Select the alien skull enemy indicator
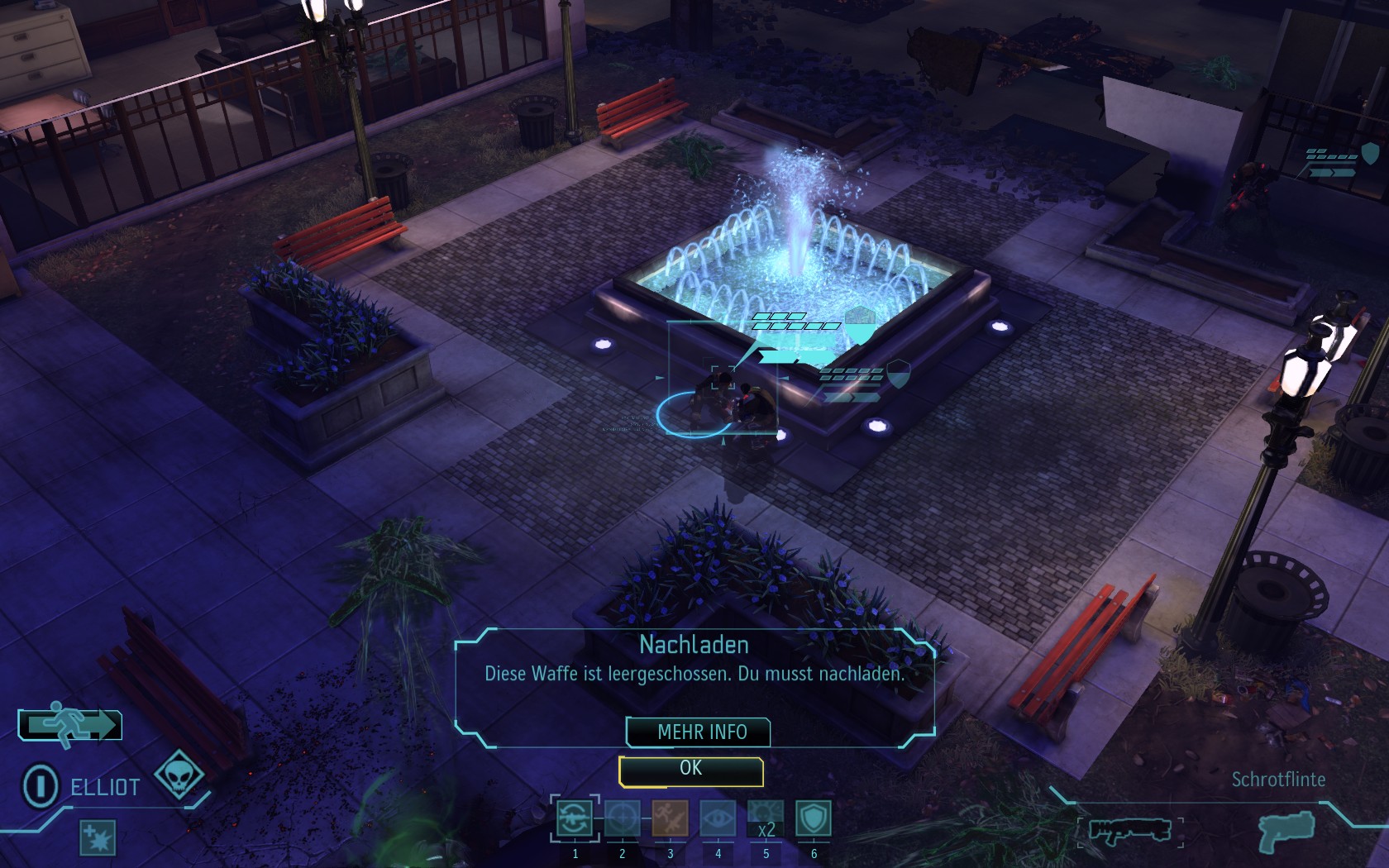Image resolution: width=1389 pixels, height=868 pixels. (x=179, y=775)
